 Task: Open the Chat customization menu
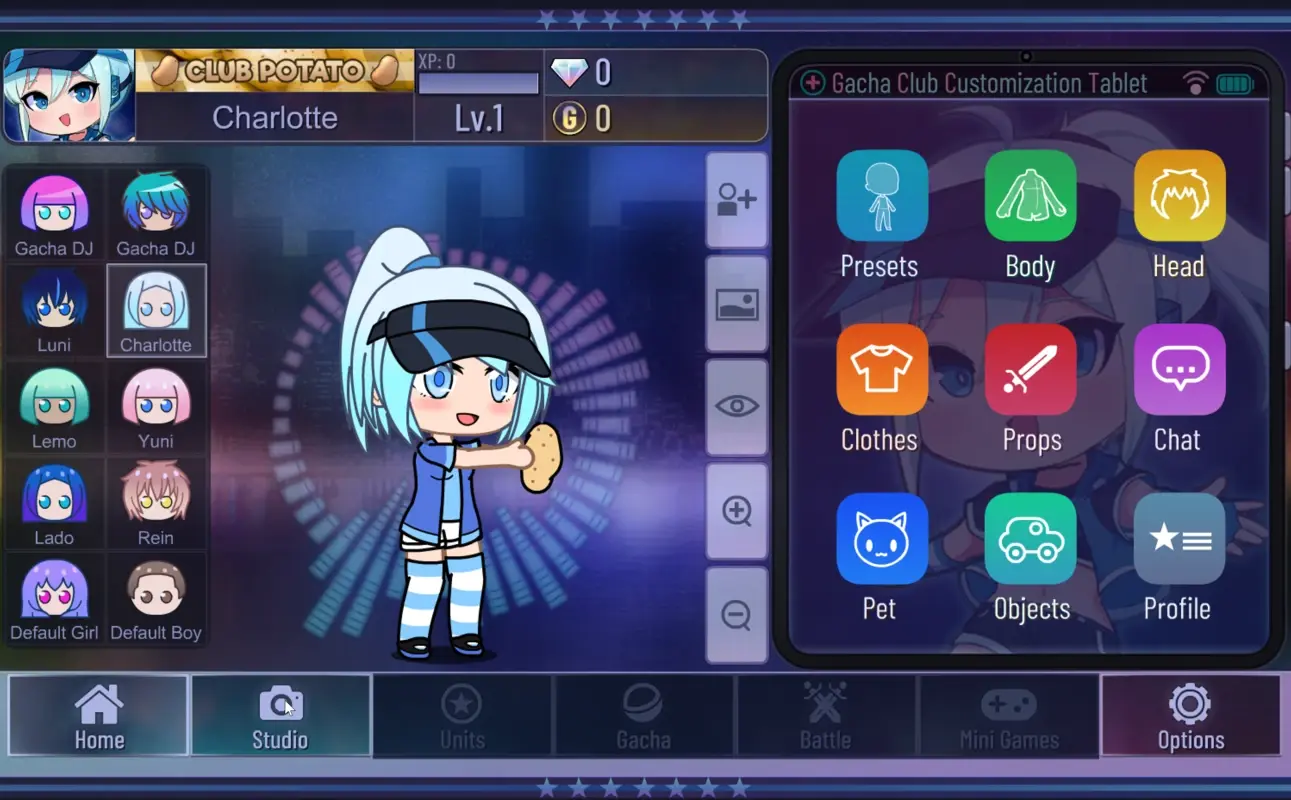1179,368
